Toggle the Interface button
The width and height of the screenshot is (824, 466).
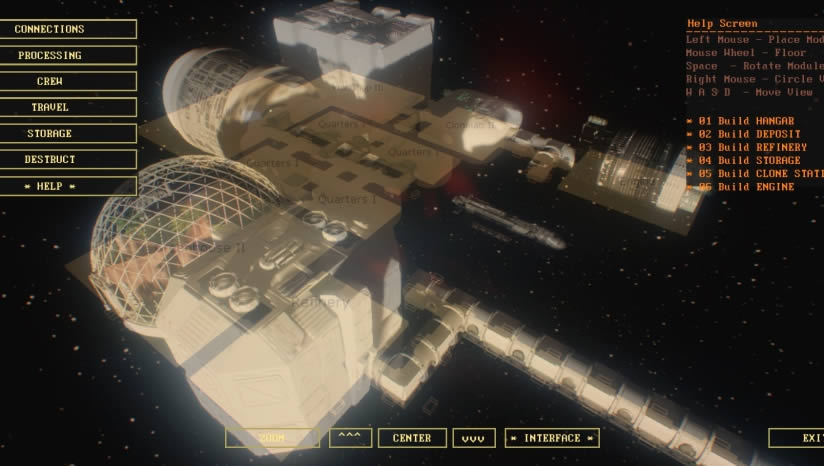(552, 438)
